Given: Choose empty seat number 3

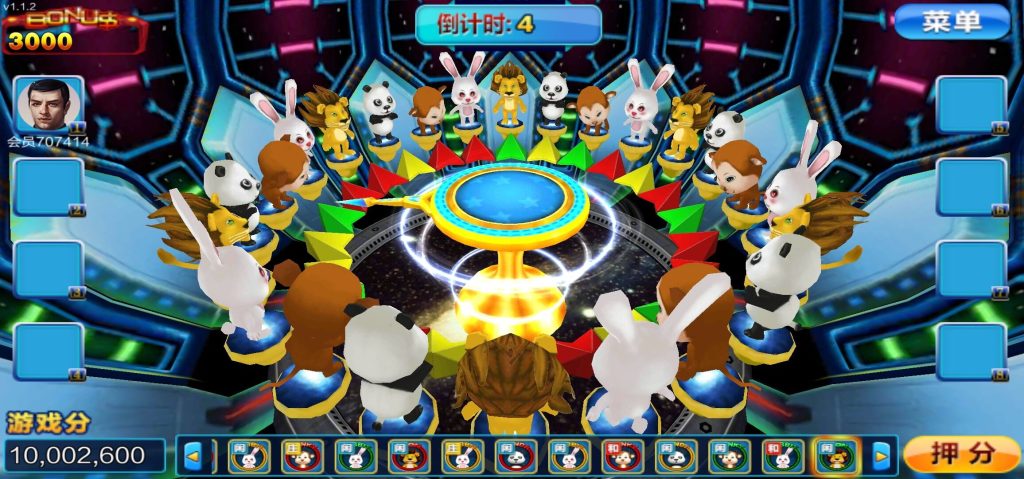Looking at the screenshot, I should pyautogui.click(x=48, y=269).
